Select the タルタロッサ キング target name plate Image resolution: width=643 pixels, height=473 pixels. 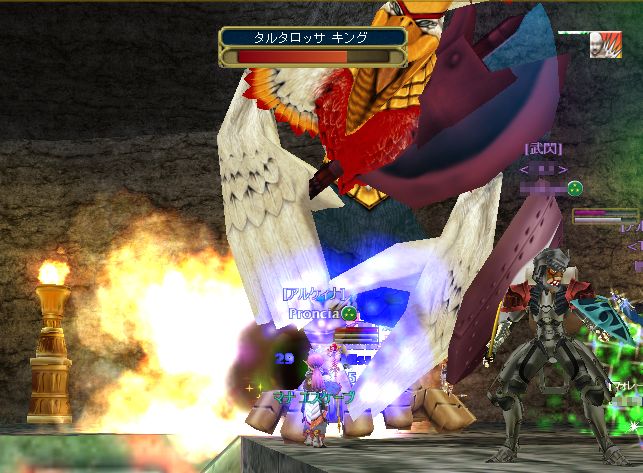pos(312,38)
